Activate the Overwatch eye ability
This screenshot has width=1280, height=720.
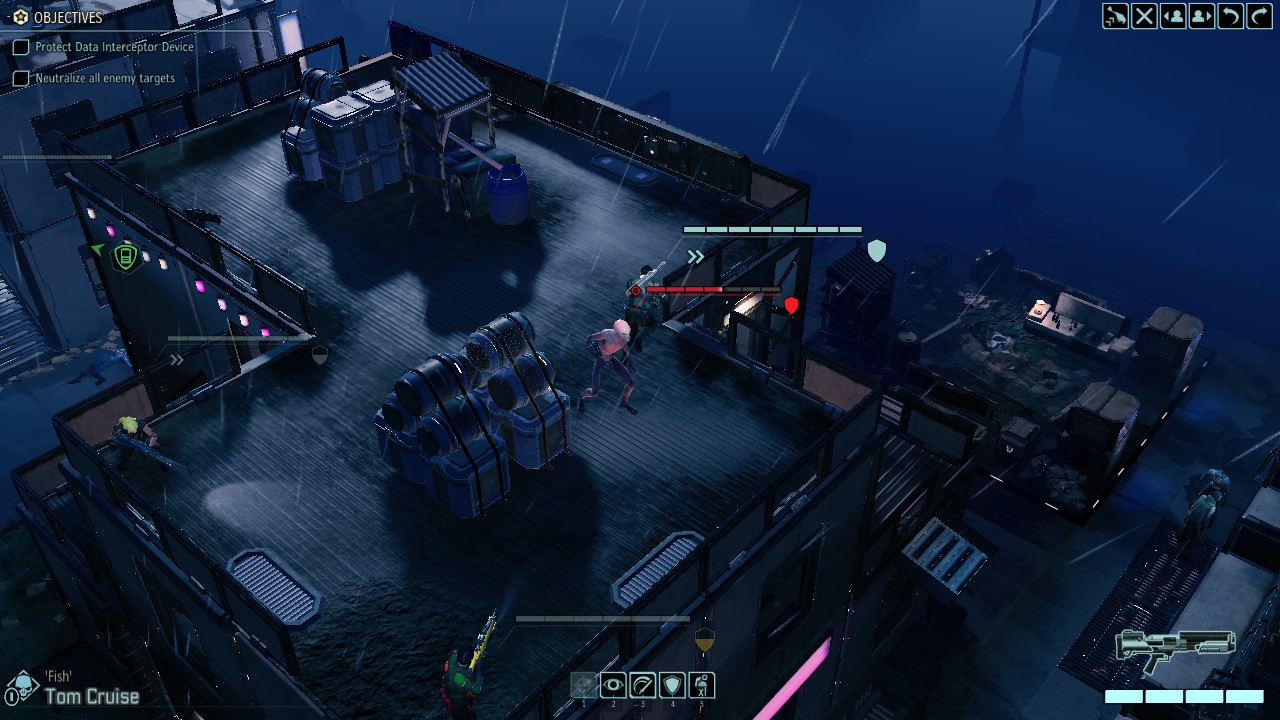[613, 685]
